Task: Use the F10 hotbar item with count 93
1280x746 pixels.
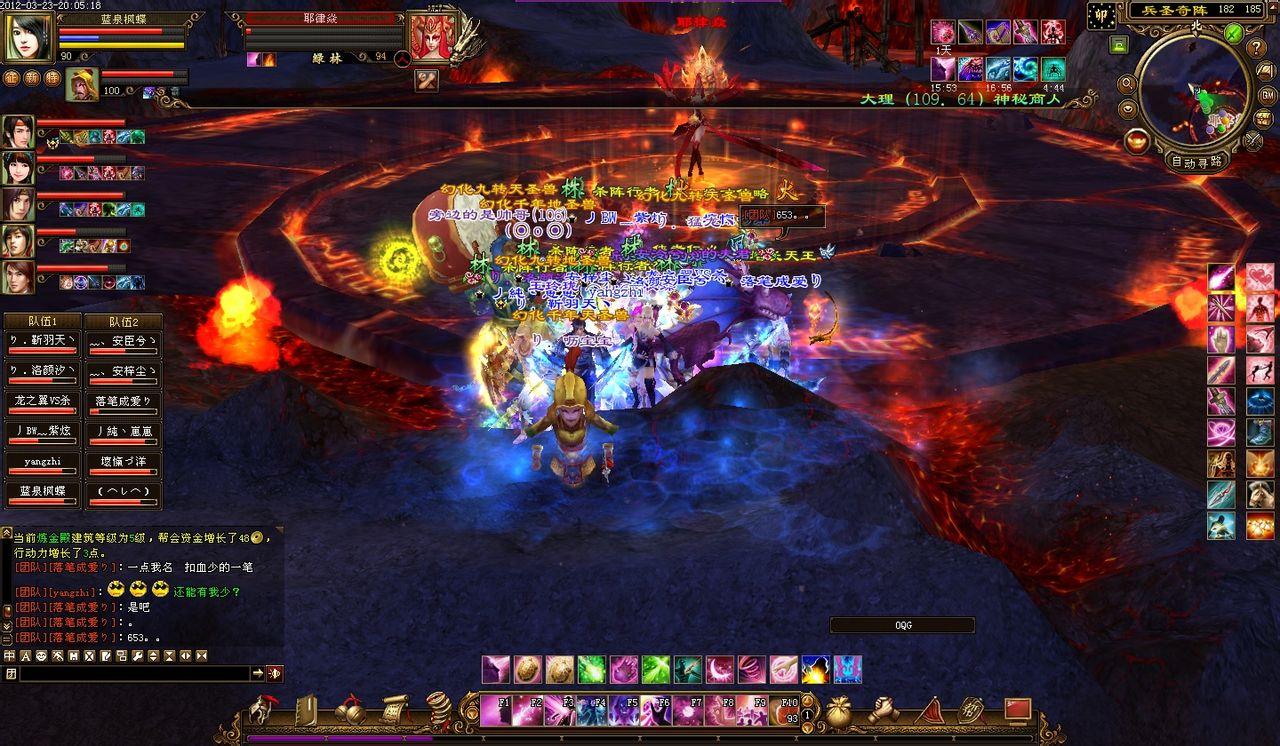Action: coord(785,711)
